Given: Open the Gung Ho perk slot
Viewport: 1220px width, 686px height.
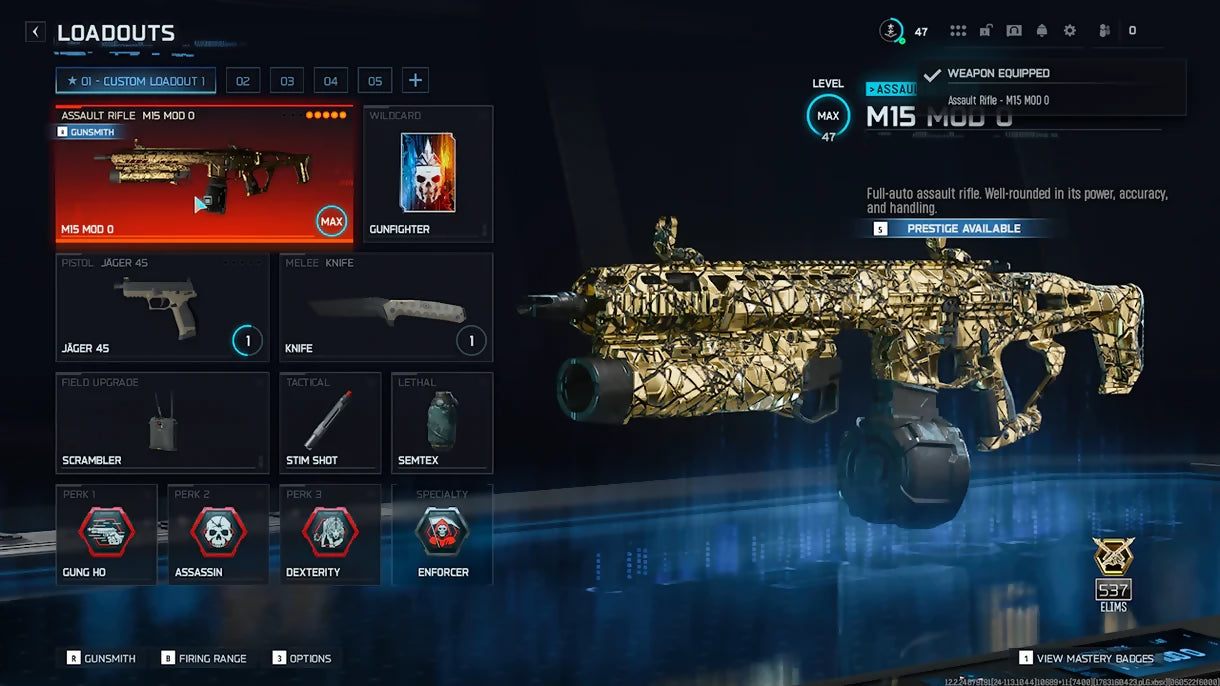Looking at the screenshot, I should point(106,534).
